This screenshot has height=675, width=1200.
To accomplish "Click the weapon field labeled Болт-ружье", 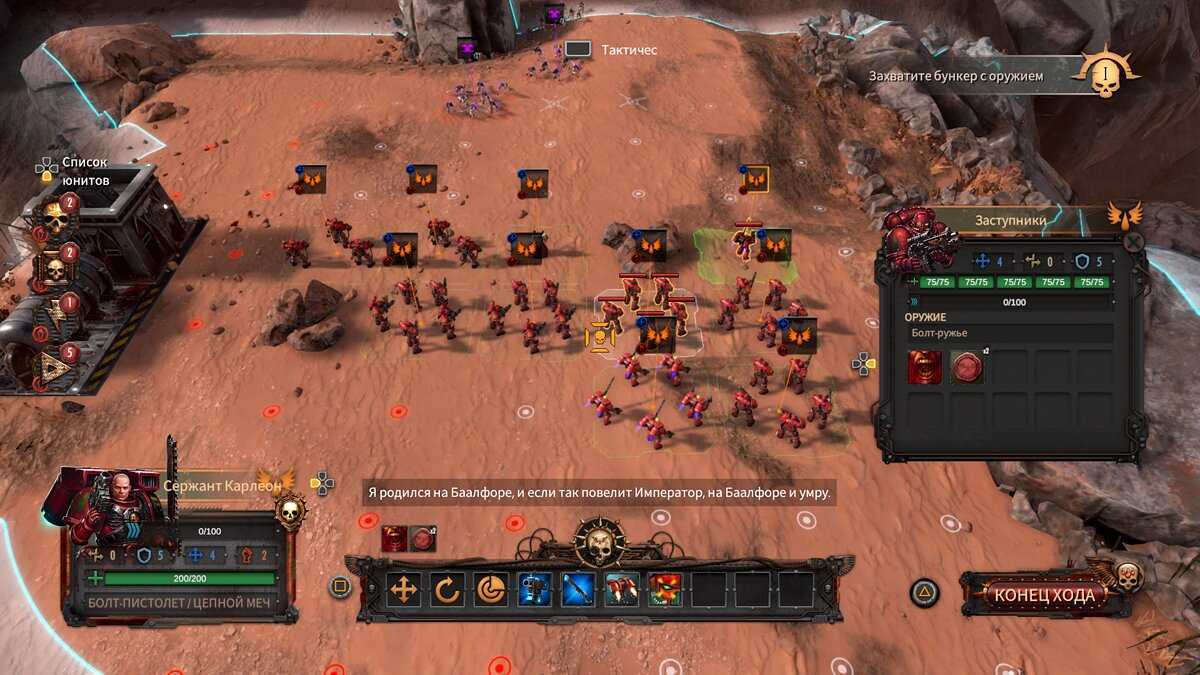I will (1010, 333).
